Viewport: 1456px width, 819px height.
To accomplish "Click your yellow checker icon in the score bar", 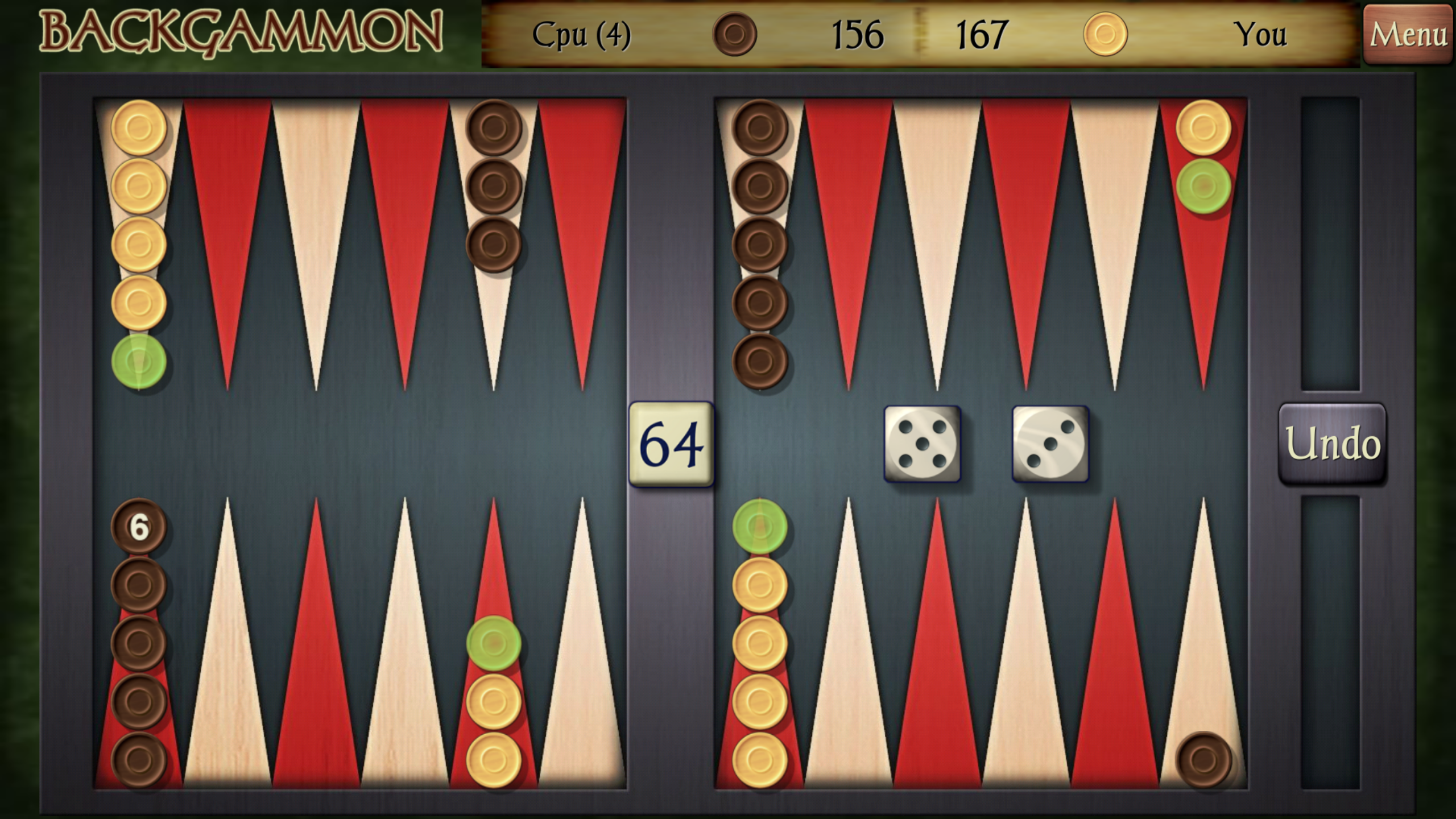I will [x=1106, y=35].
